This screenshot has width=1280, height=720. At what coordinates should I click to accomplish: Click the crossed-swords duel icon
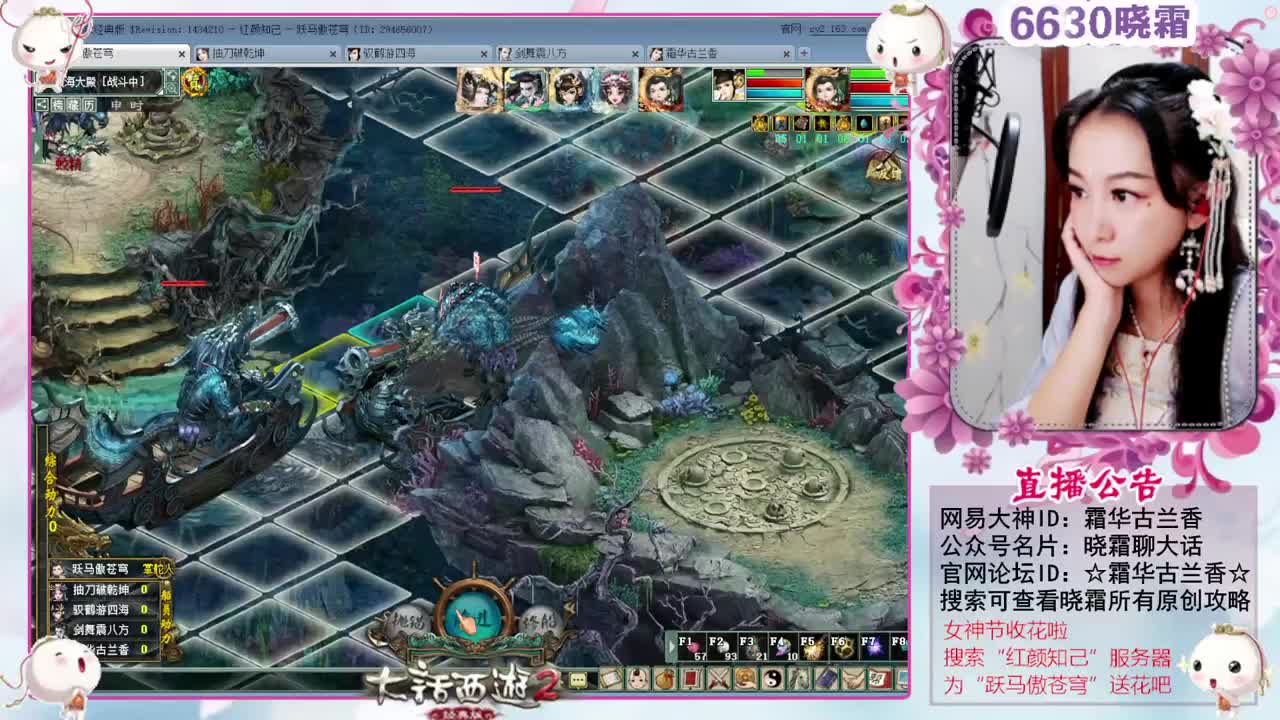719,681
